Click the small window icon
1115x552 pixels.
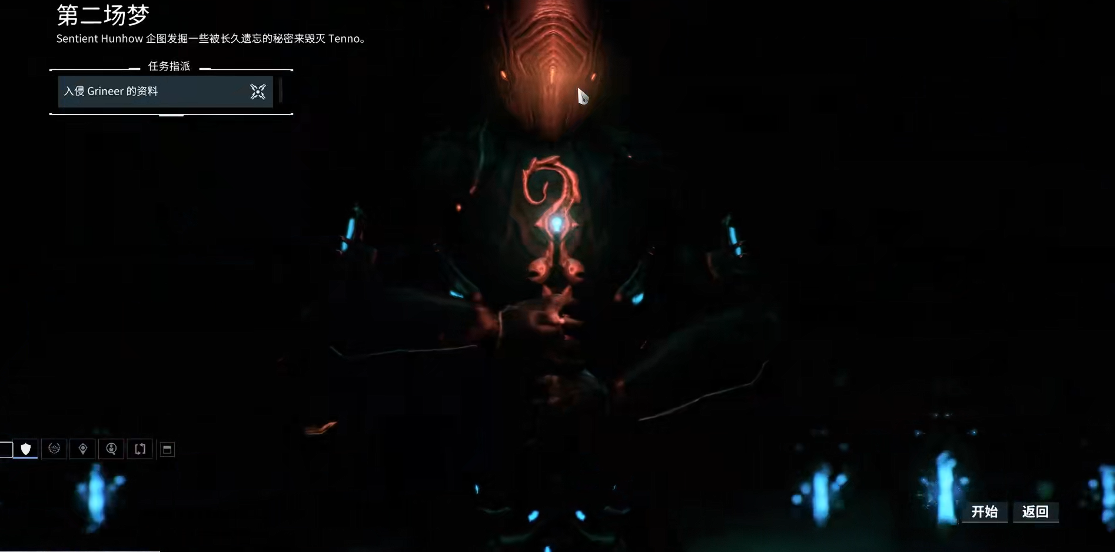(167, 449)
